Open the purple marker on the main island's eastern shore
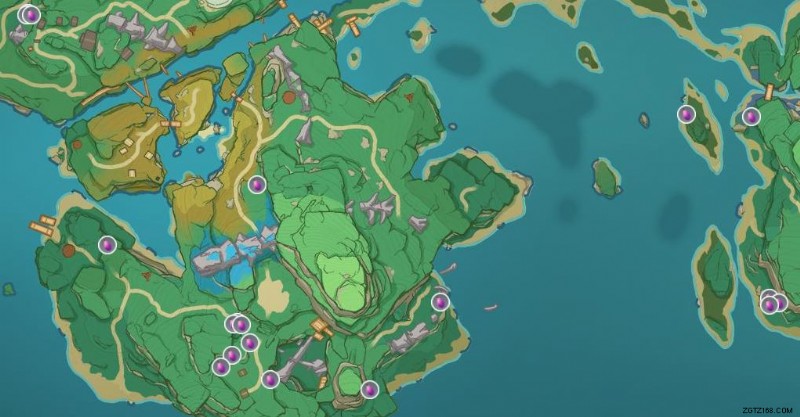The image size is (800, 417). (440, 301)
